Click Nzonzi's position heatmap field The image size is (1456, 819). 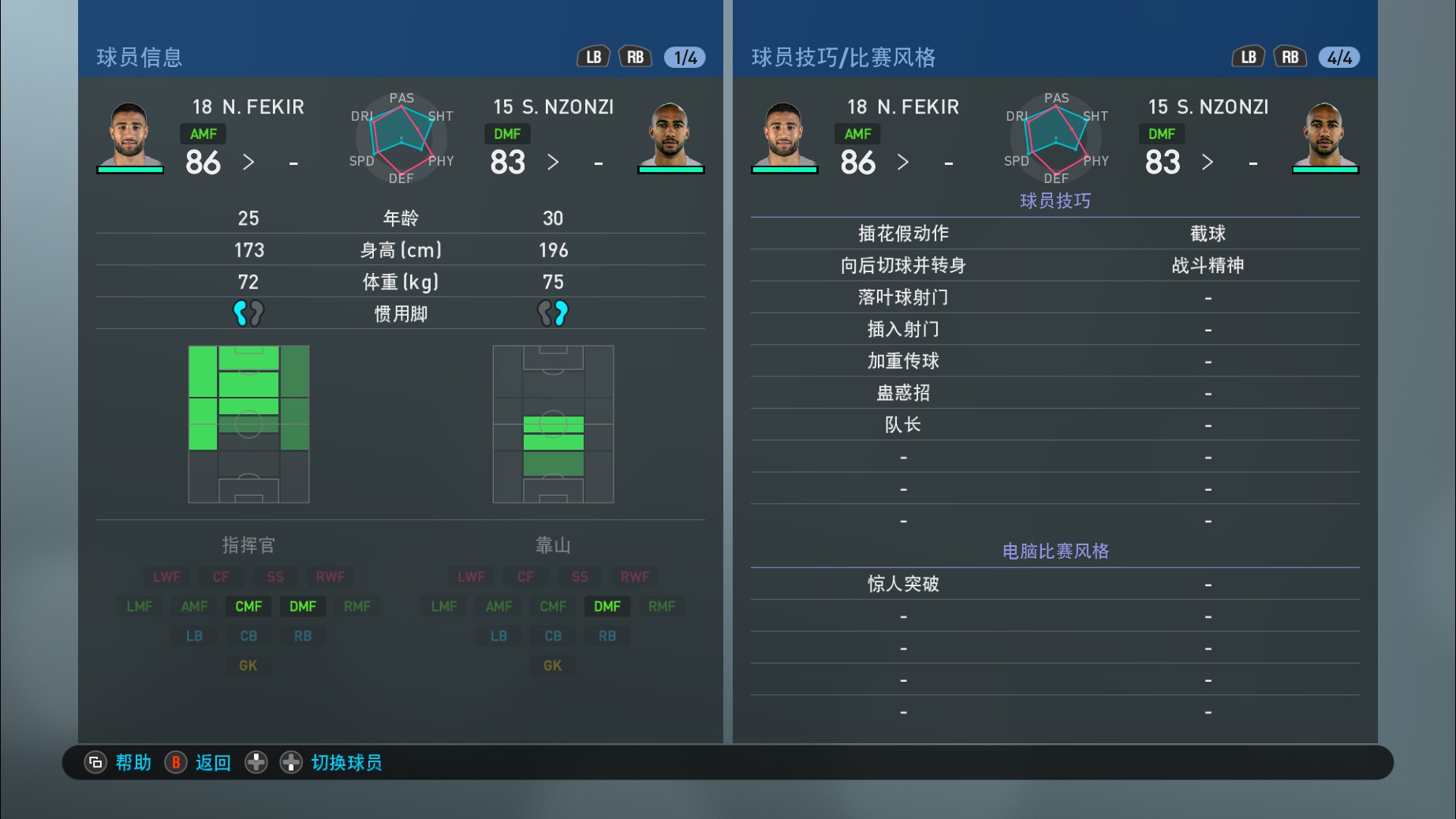click(x=553, y=423)
